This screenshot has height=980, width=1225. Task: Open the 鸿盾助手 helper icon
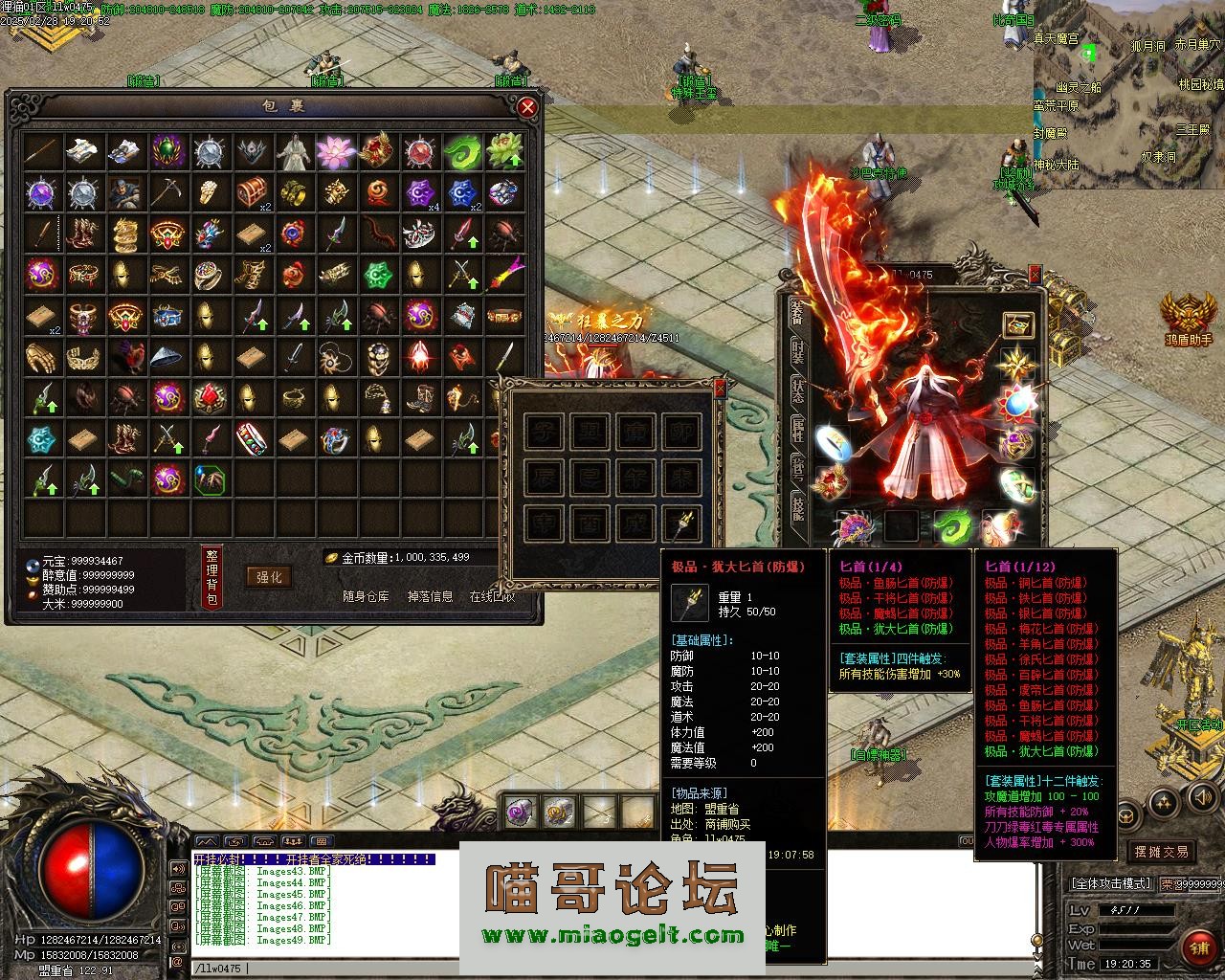point(1188,314)
